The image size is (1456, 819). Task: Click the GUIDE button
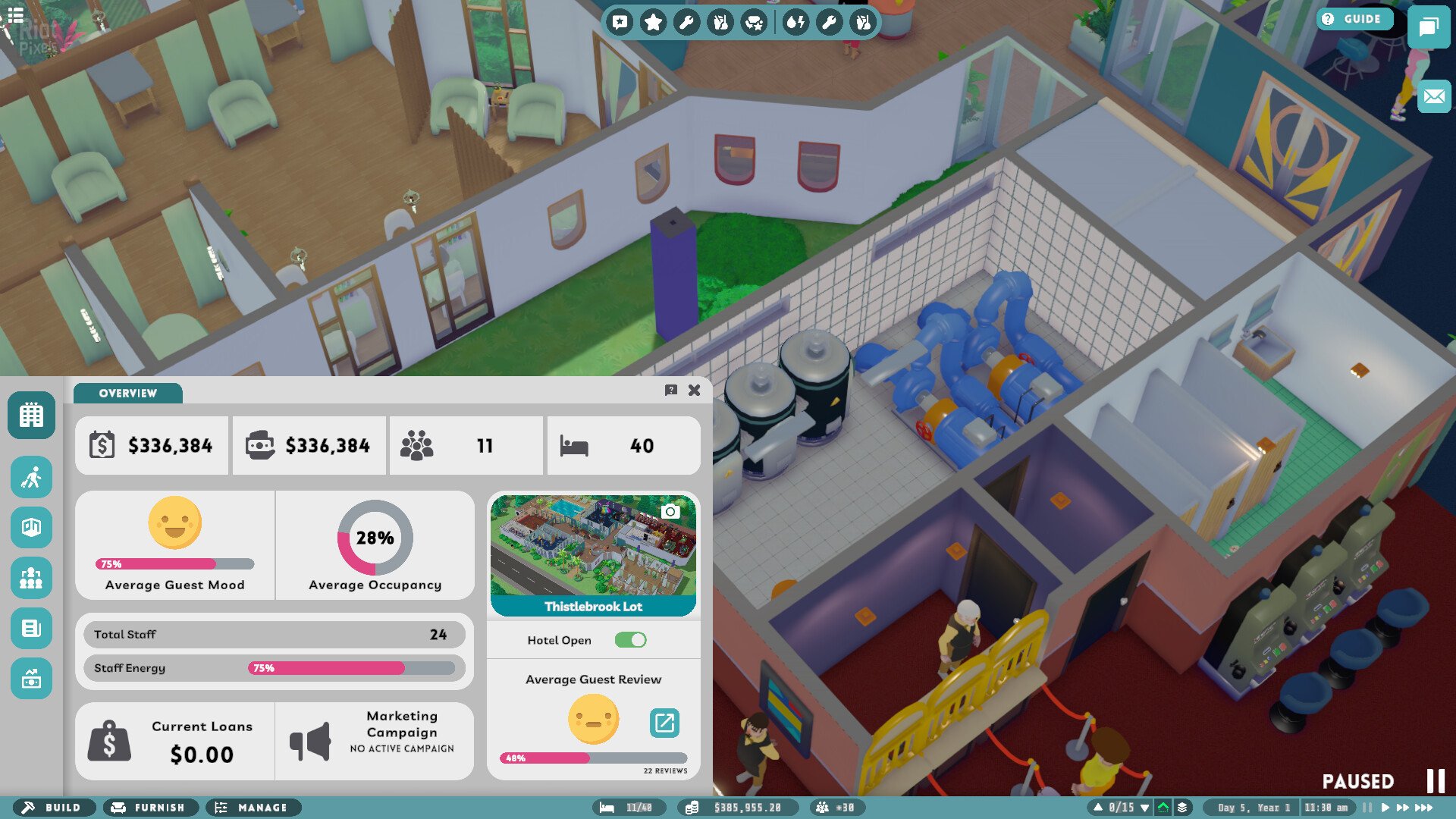[1357, 19]
